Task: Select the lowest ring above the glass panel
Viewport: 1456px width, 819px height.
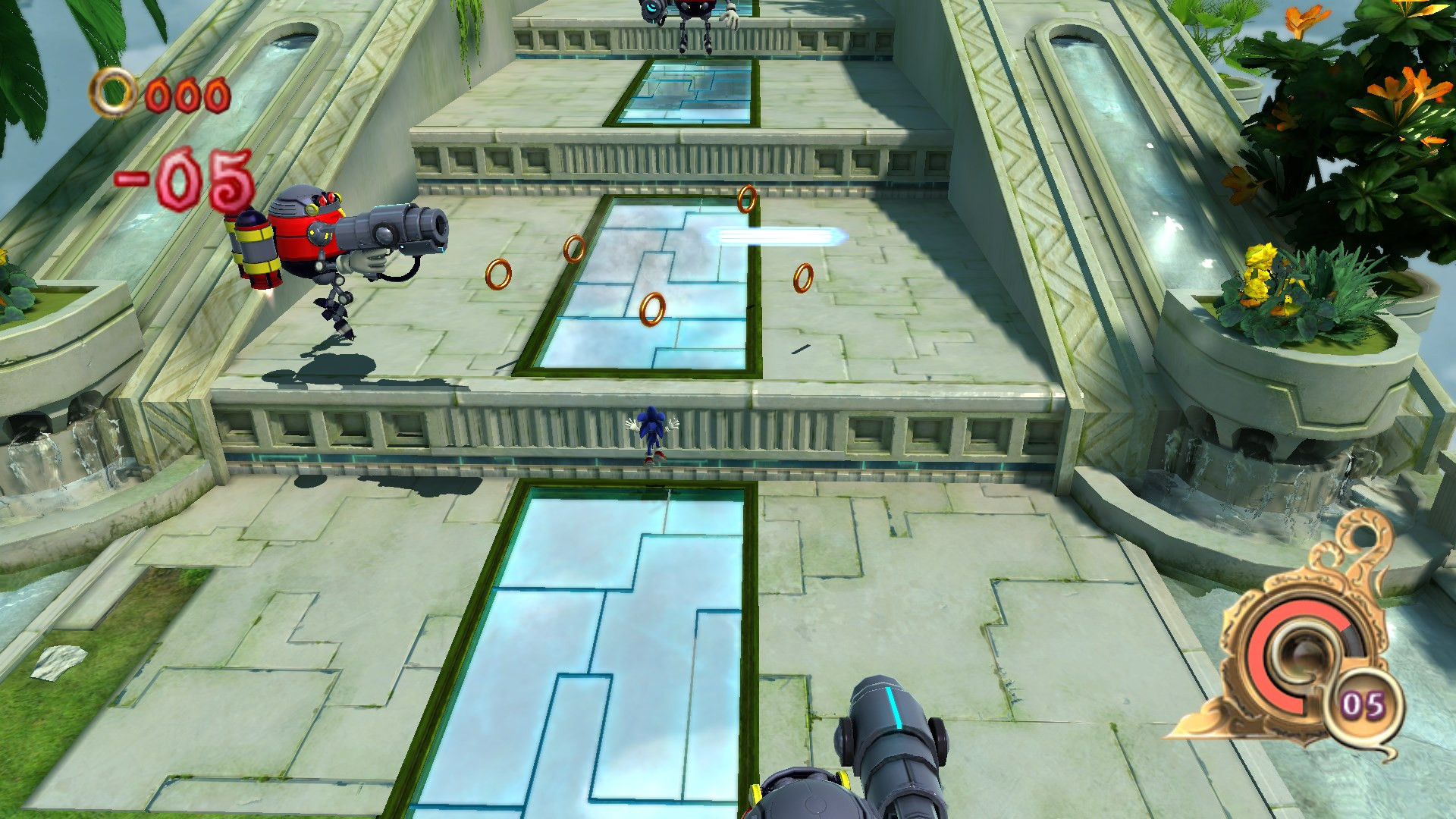Action: click(653, 308)
